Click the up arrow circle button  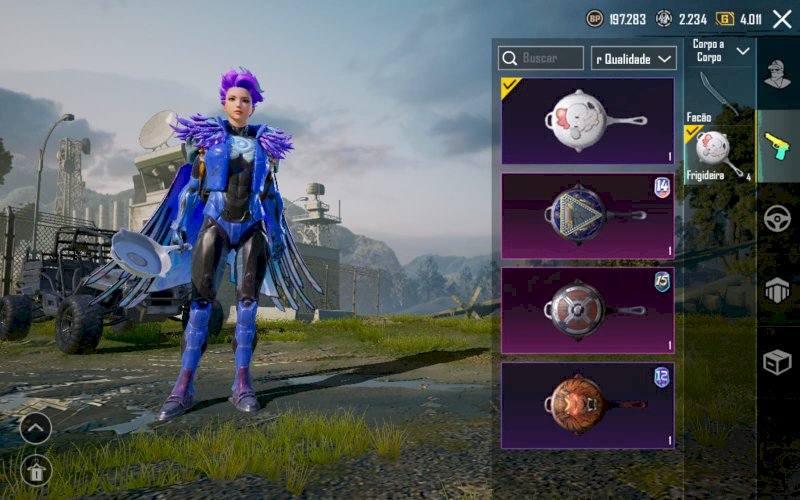[36, 428]
